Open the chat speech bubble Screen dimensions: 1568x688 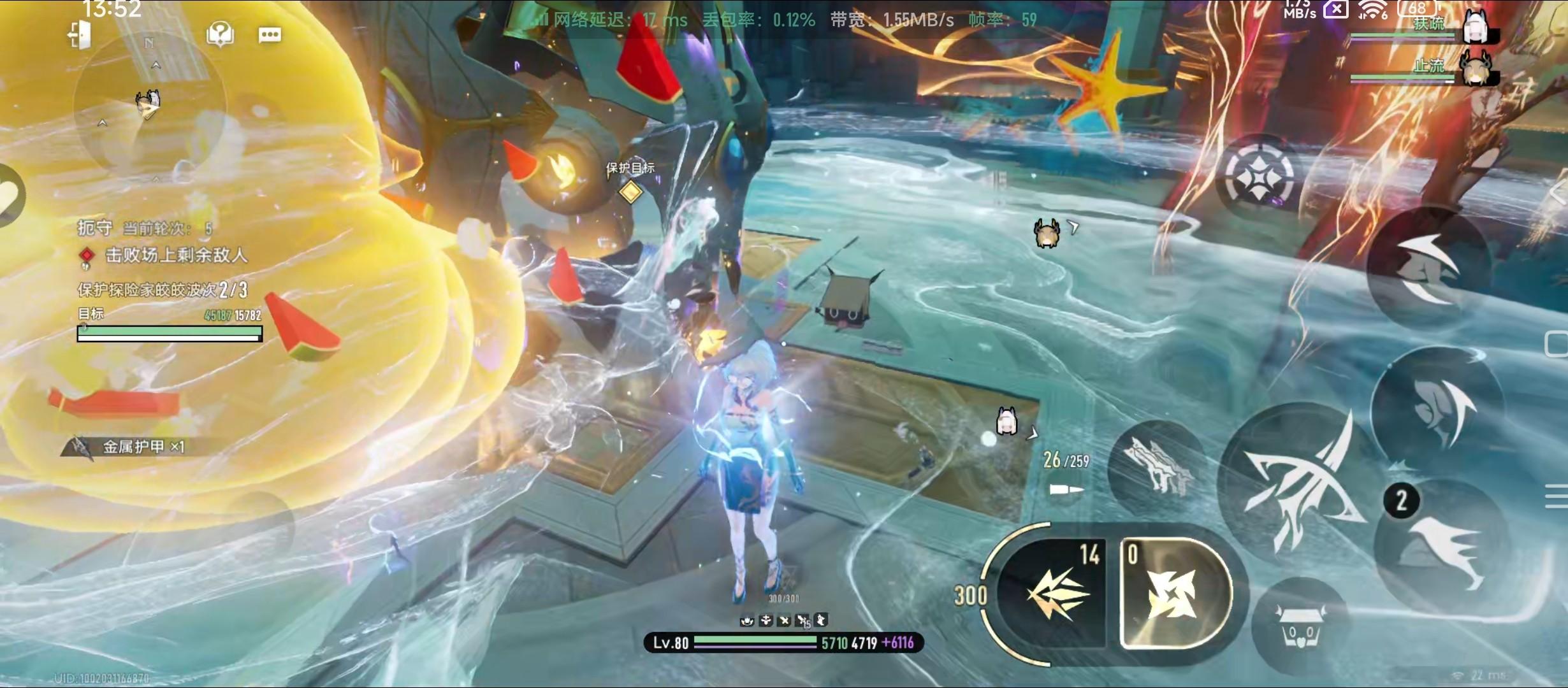(270, 34)
